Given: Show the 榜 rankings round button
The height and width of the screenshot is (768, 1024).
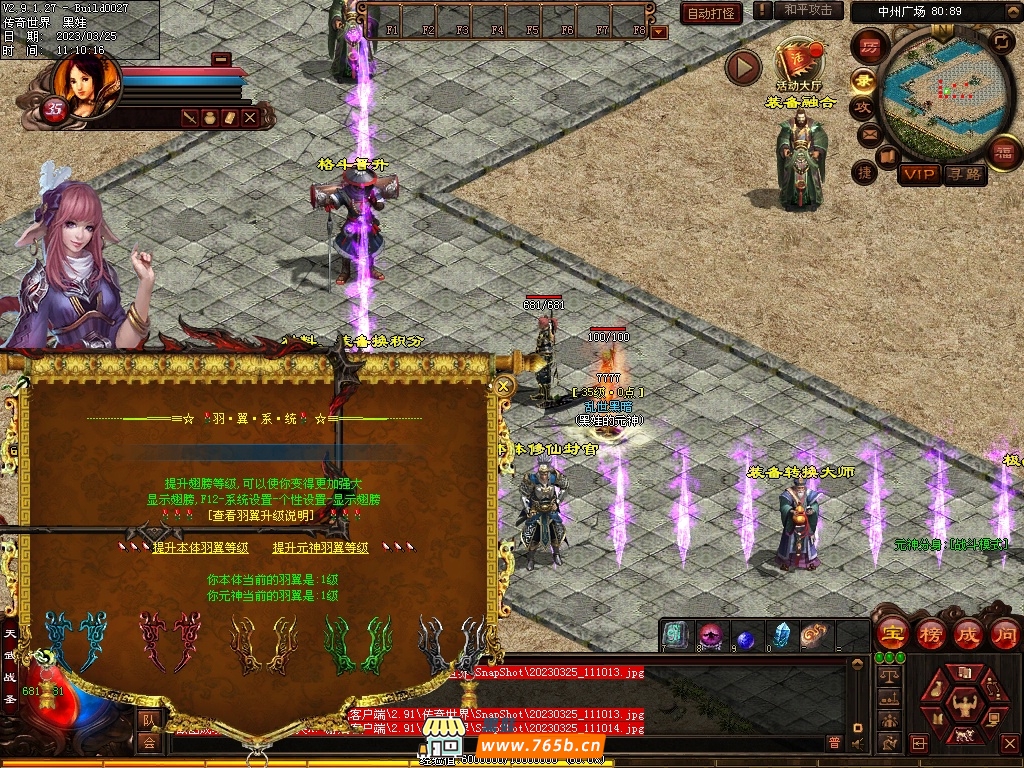Looking at the screenshot, I should [x=930, y=633].
